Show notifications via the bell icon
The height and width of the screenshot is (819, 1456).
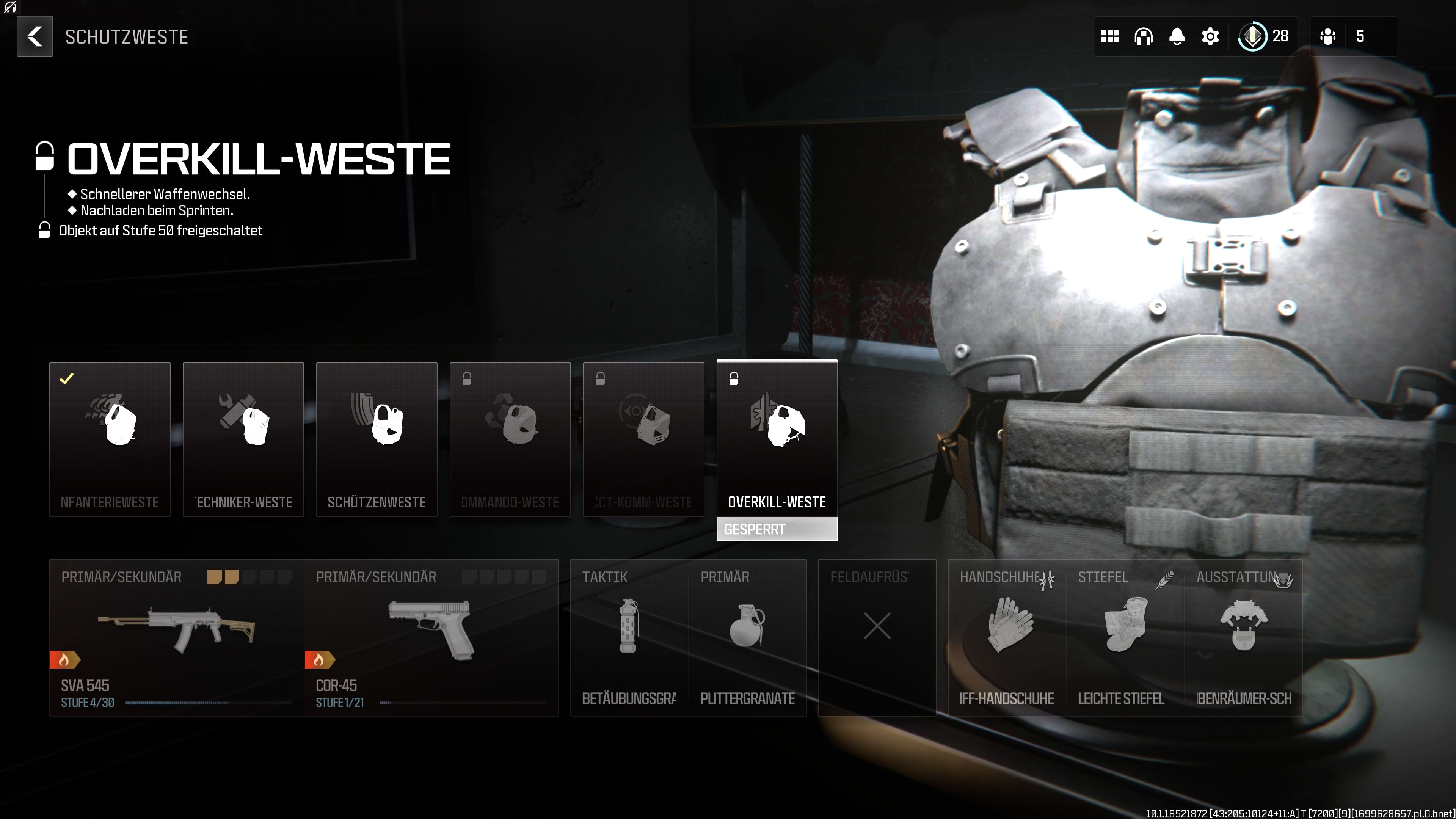click(x=1177, y=37)
